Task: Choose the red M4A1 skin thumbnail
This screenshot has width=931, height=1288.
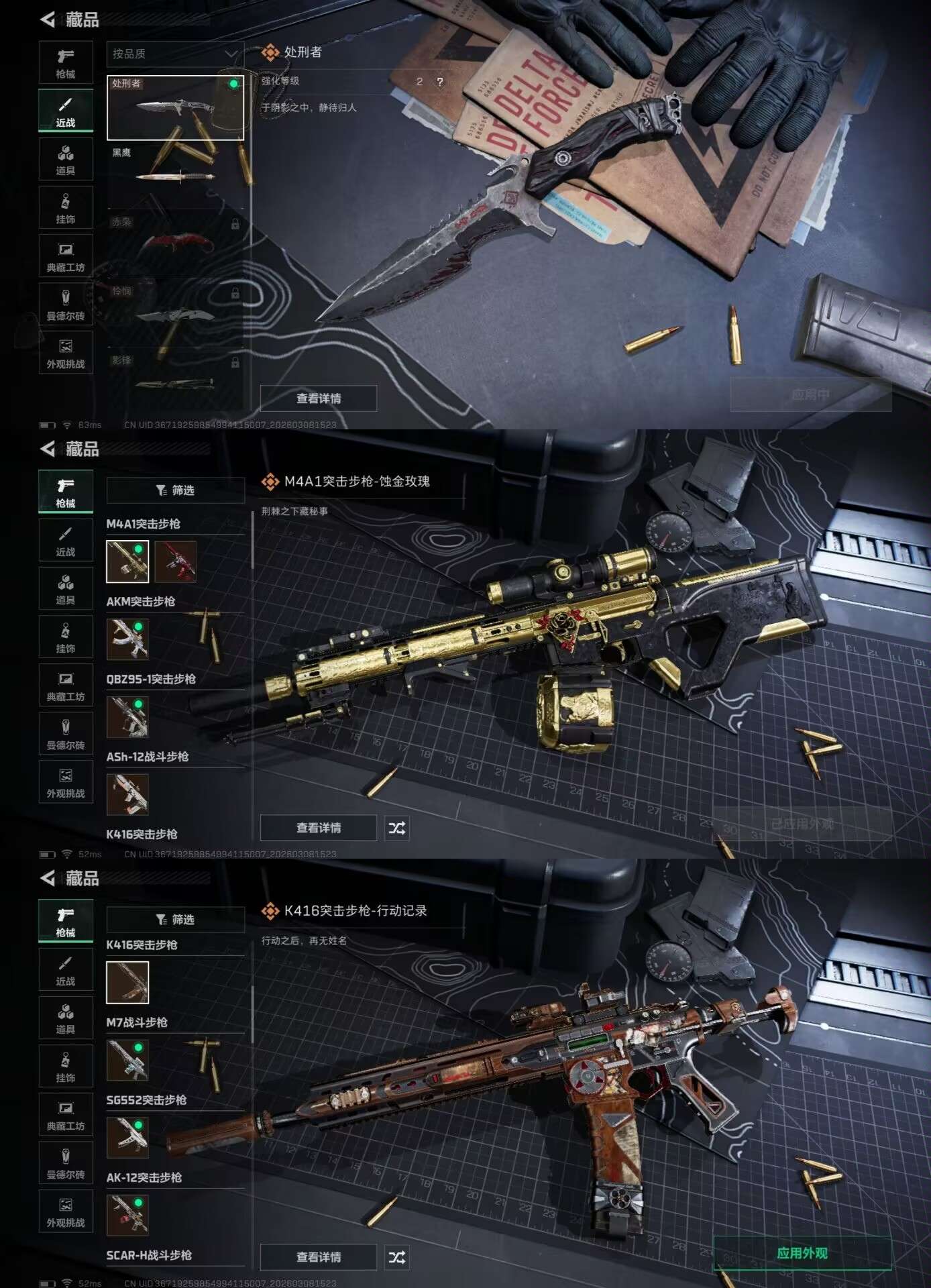Action: click(x=175, y=561)
